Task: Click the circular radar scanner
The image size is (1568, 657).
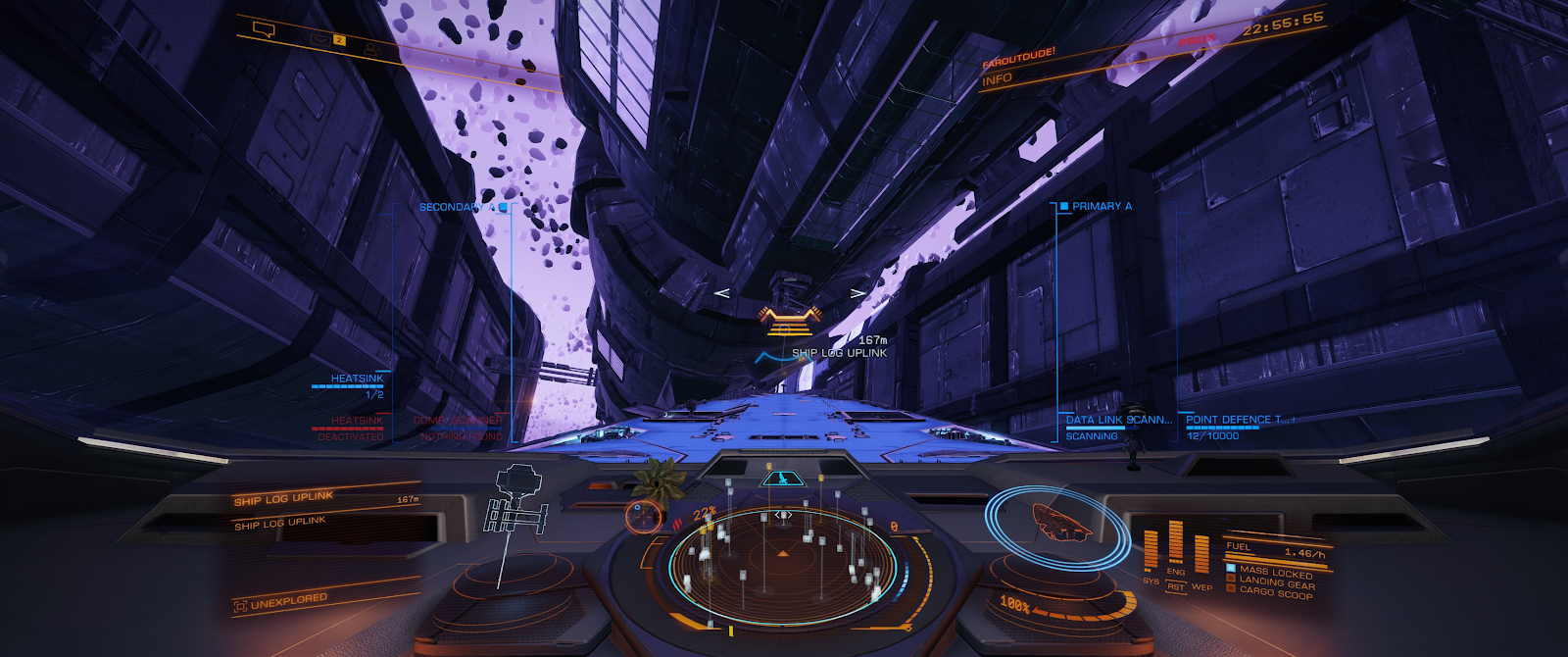Action: 782,564
